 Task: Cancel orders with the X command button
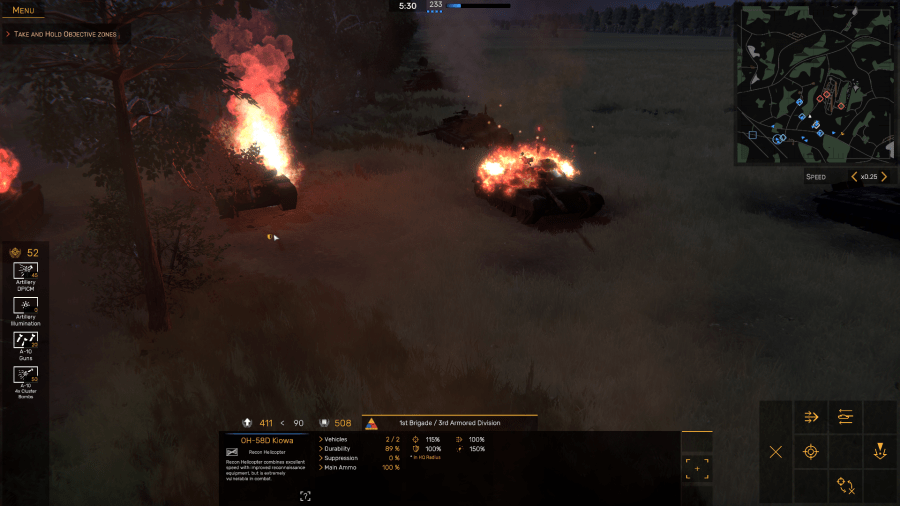(776, 452)
